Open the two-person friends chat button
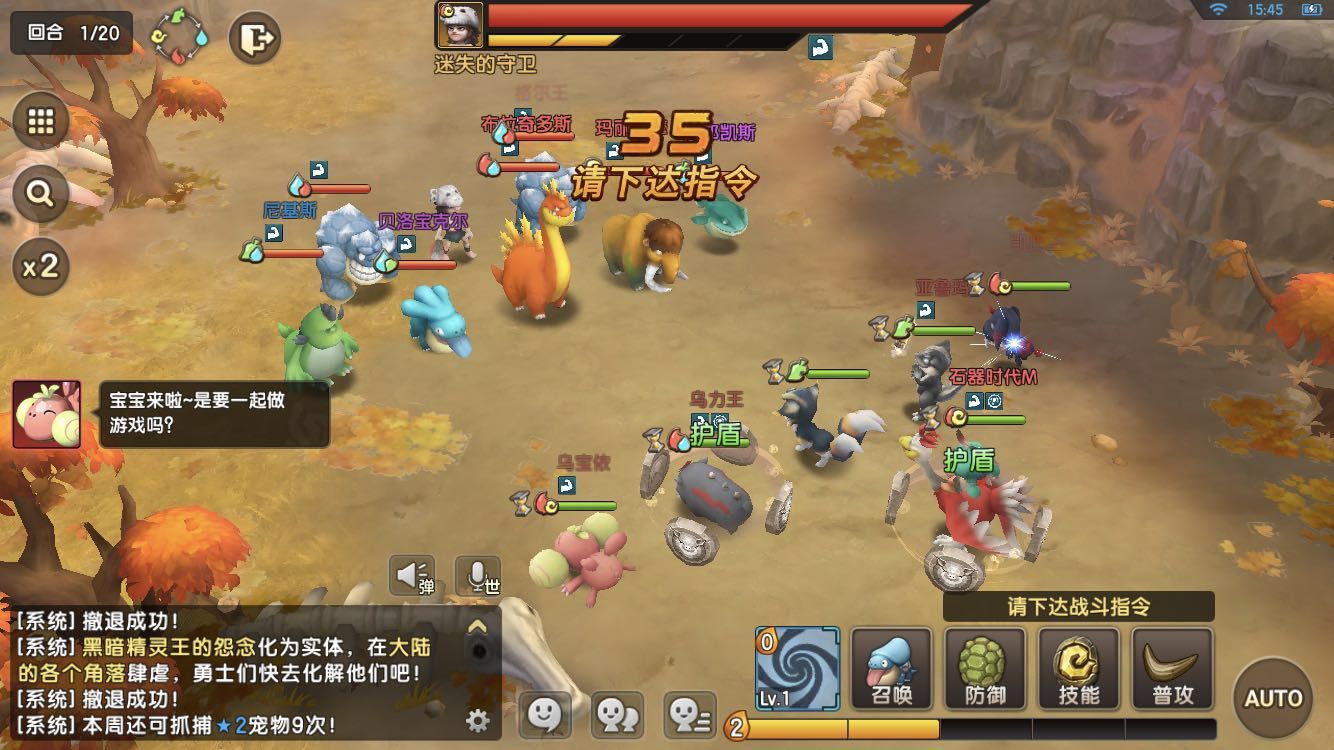Screen dimensions: 1334x750 (617, 713)
